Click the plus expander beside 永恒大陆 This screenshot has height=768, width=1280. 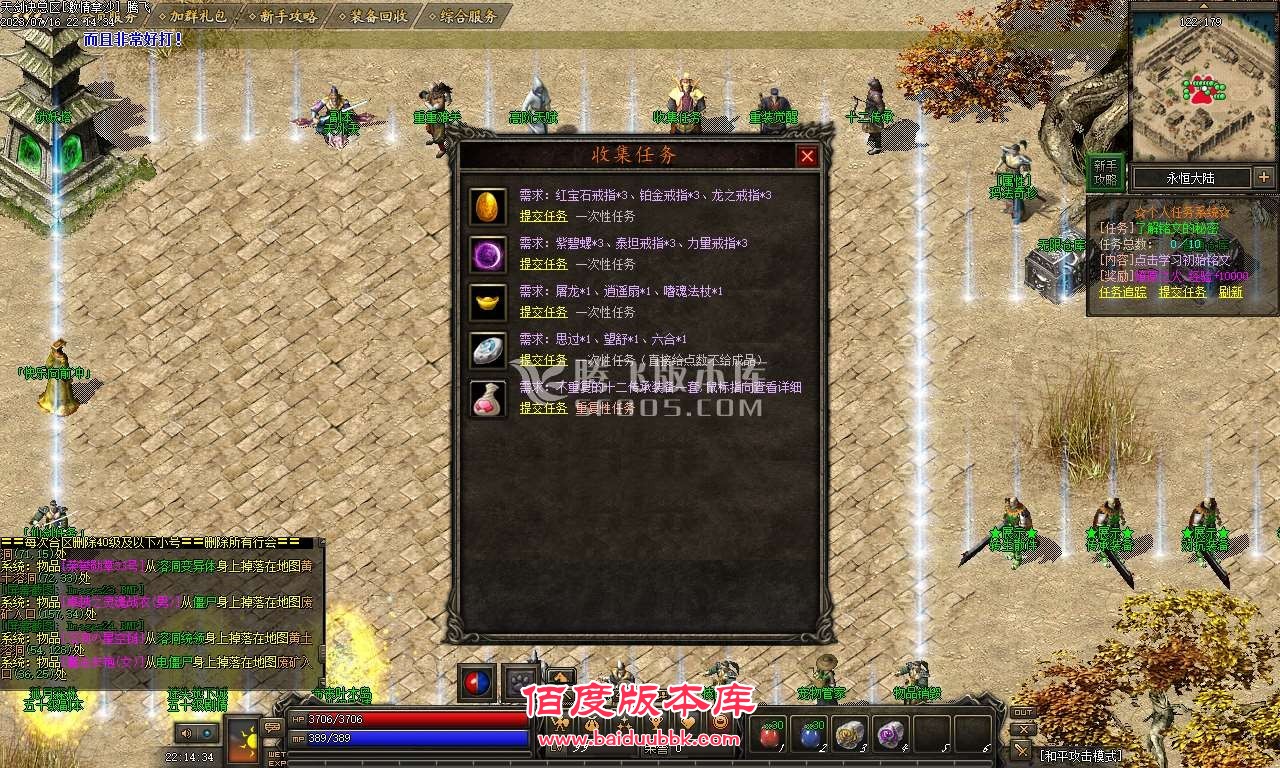pos(1263,177)
